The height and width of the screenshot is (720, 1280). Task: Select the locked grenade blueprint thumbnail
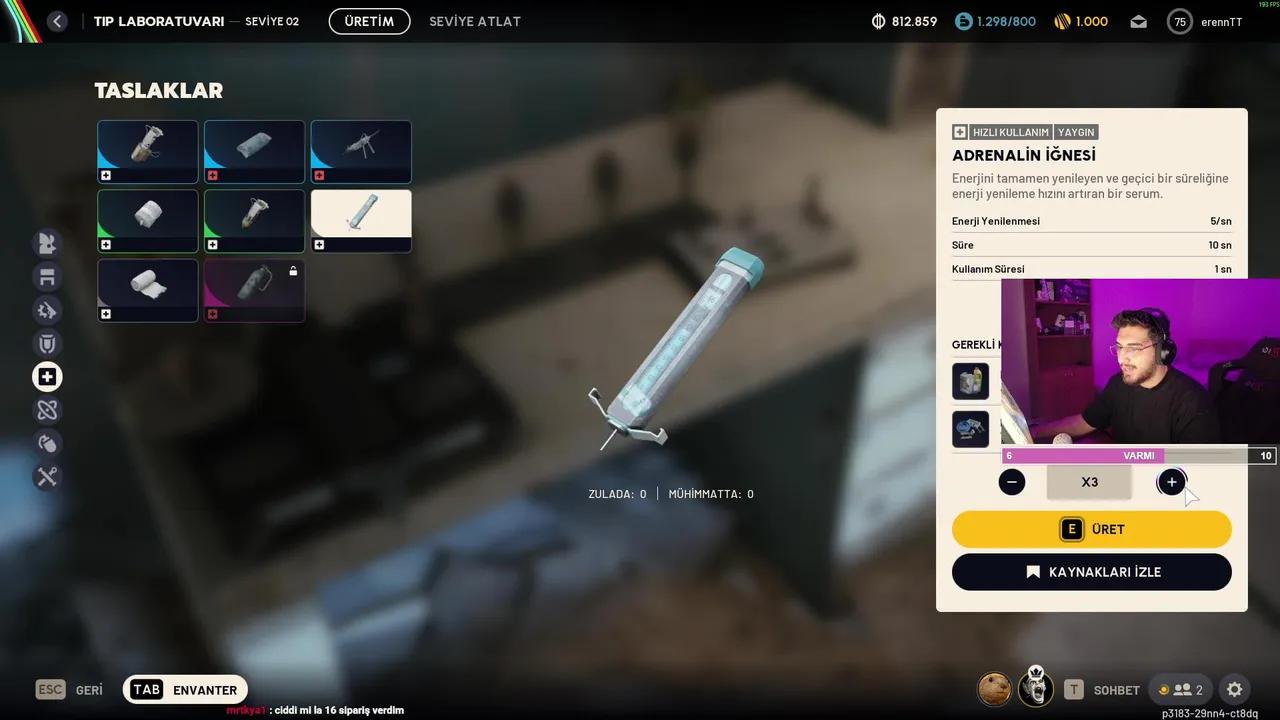pyautogui.click(x=254, y=290)
